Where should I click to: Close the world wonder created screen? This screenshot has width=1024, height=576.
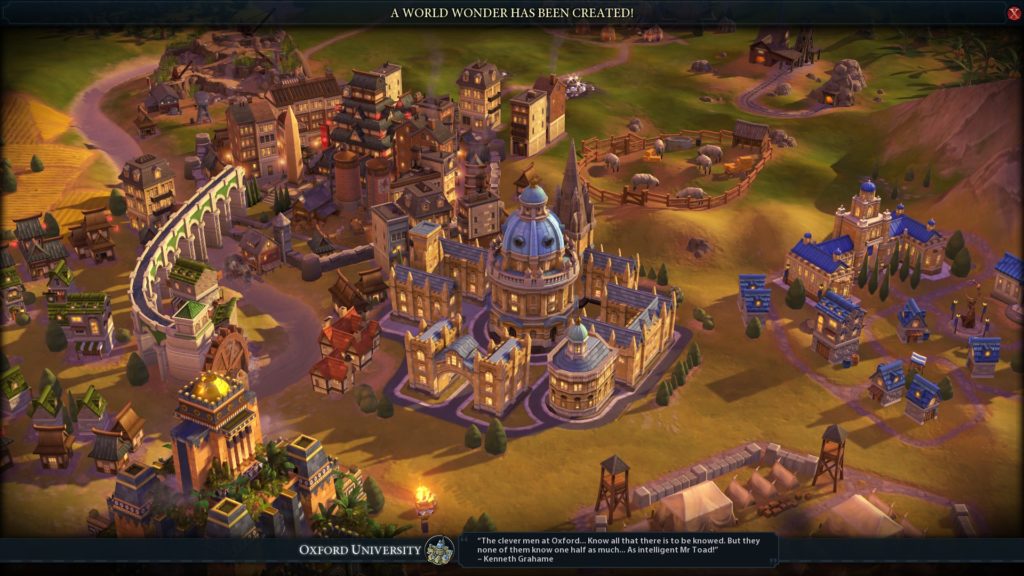click(x=1013, y=13)
